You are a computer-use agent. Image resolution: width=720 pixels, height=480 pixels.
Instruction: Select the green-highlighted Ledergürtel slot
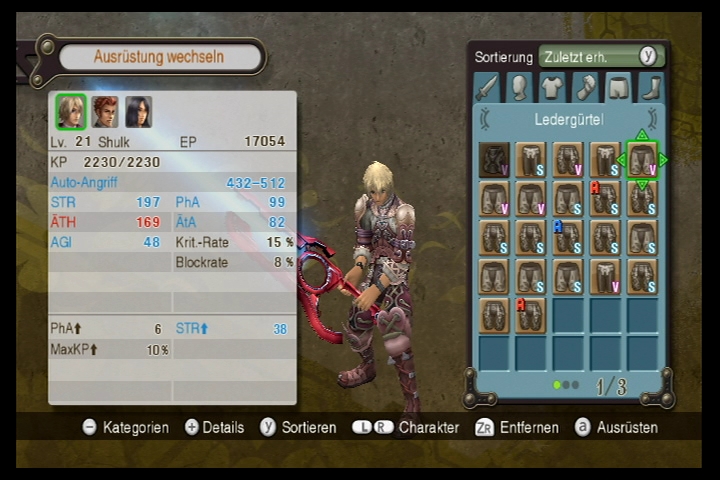(641, 160)
